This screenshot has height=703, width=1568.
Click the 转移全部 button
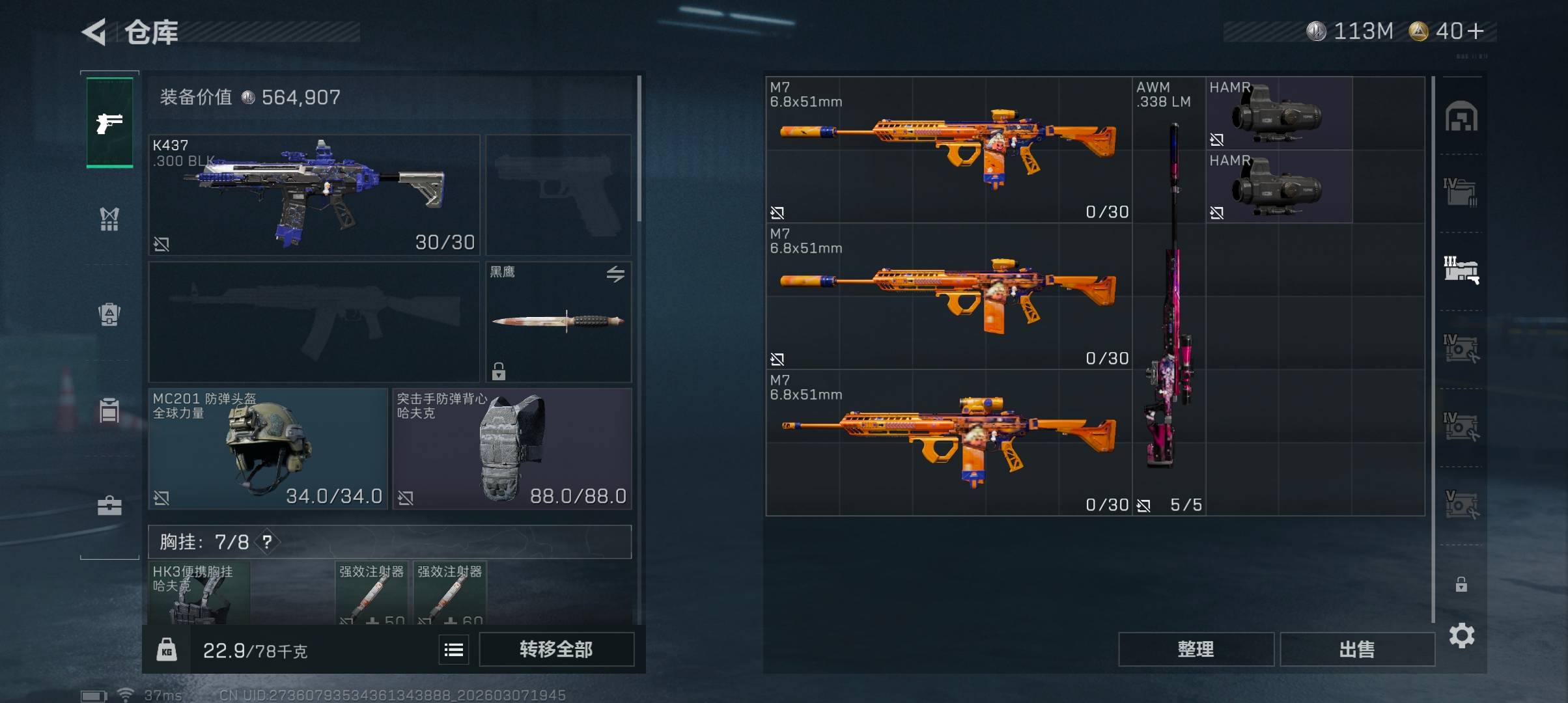(556, 649)
